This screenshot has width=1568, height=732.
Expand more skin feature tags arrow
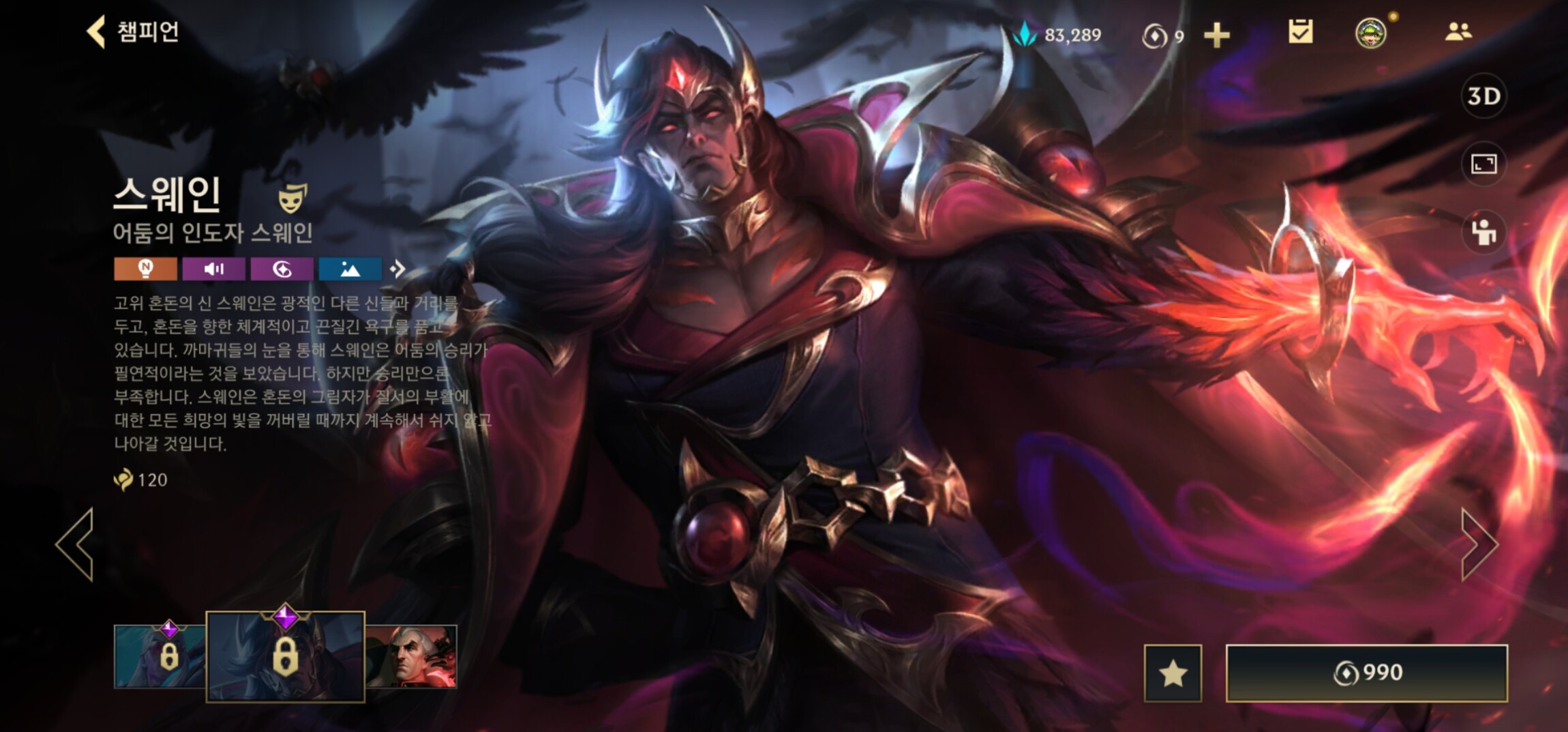(x=397, y=269)
